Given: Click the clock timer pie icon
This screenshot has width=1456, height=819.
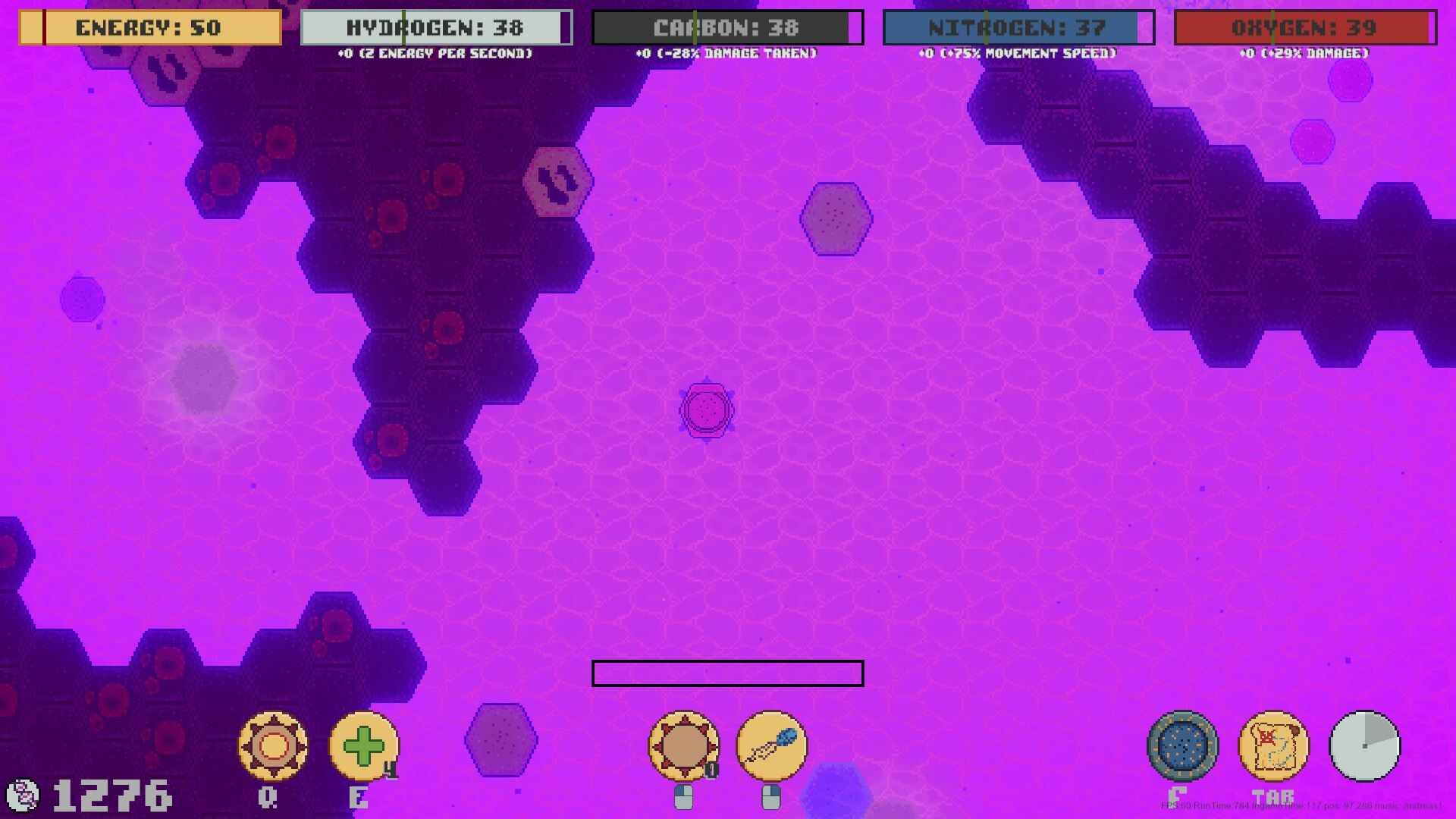Looking at the screenshot, I should 1365,747.
